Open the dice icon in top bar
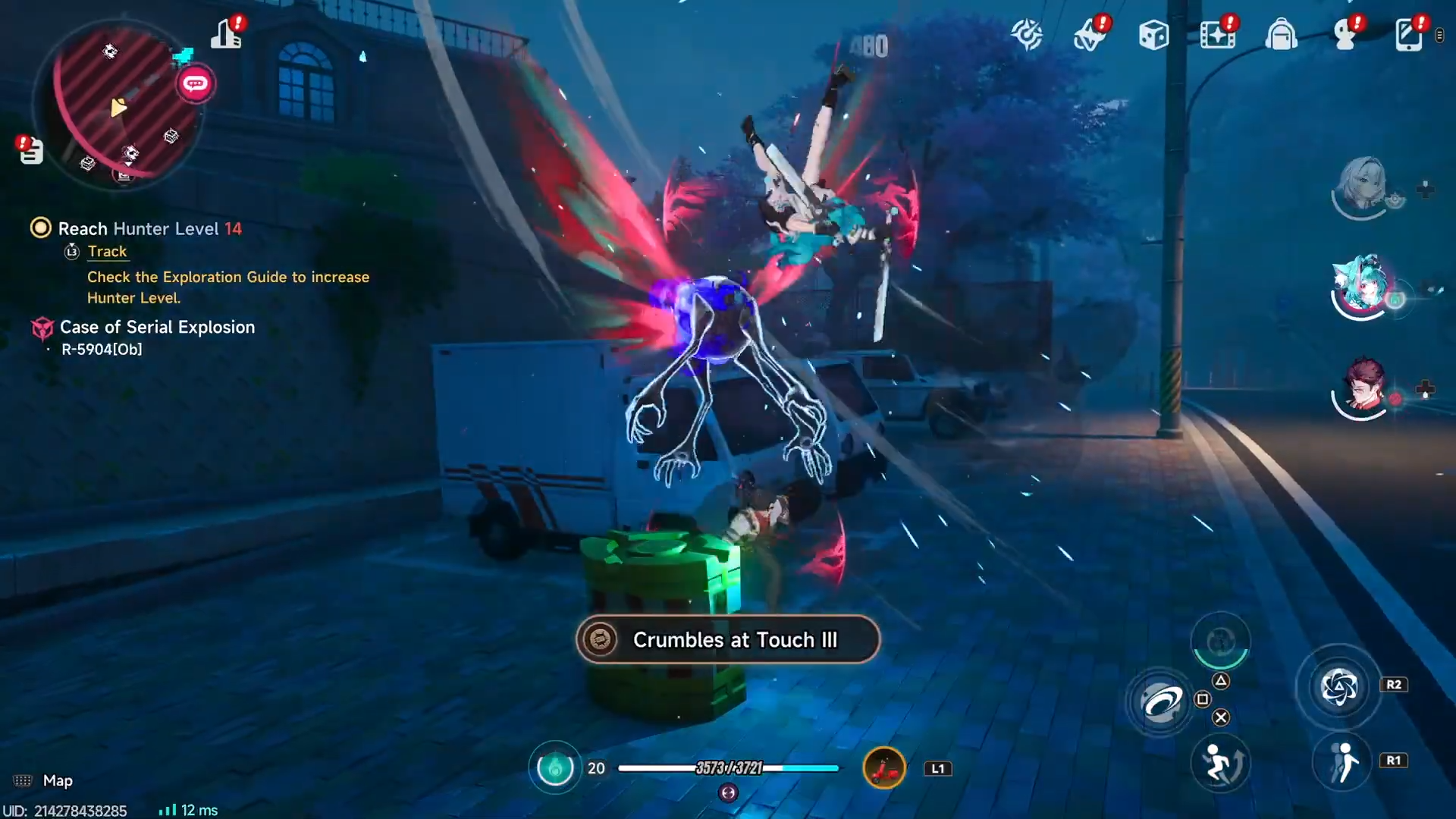 click(1153, 35)
